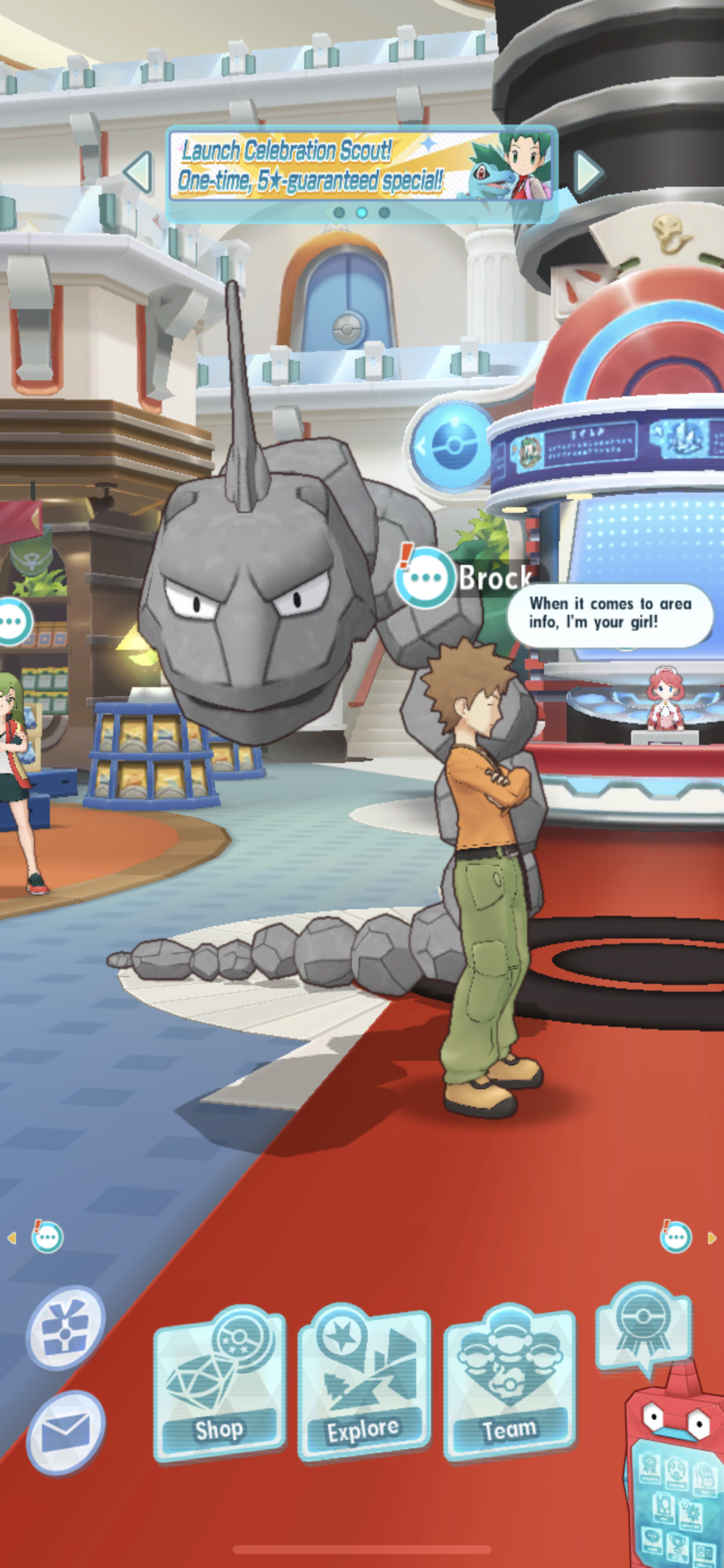
Task: Tap the talk bubble beside the green-haired trainer
Action: [x=13, y=621]
